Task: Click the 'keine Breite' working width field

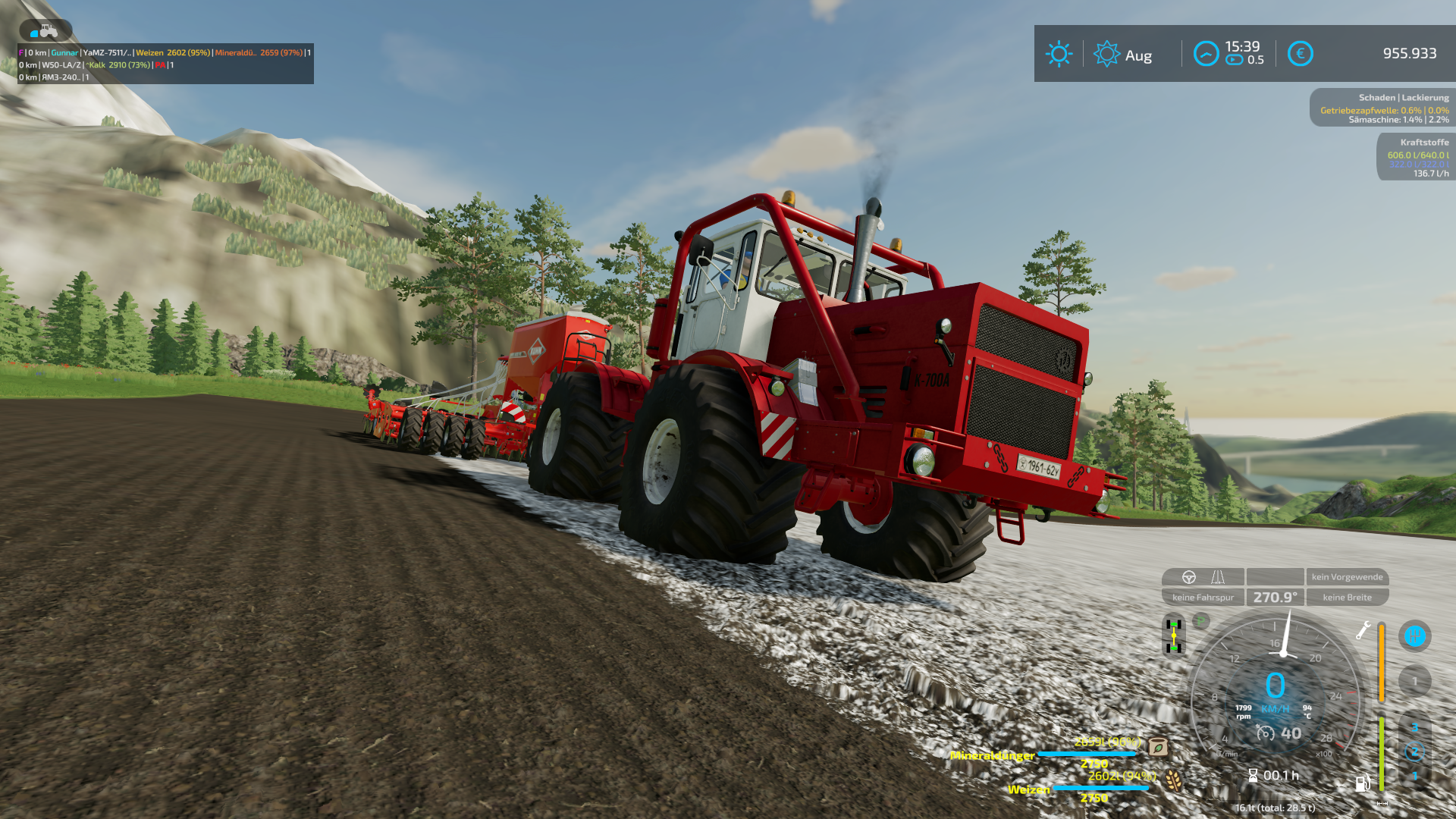Action: tap(1347, 598)
